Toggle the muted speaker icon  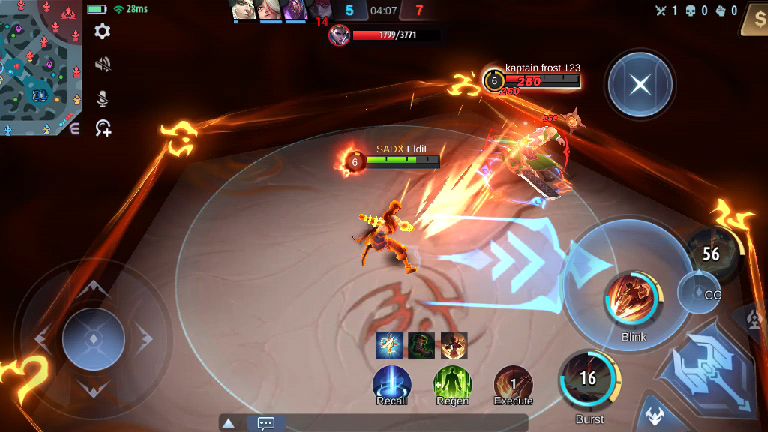[102, 64]
